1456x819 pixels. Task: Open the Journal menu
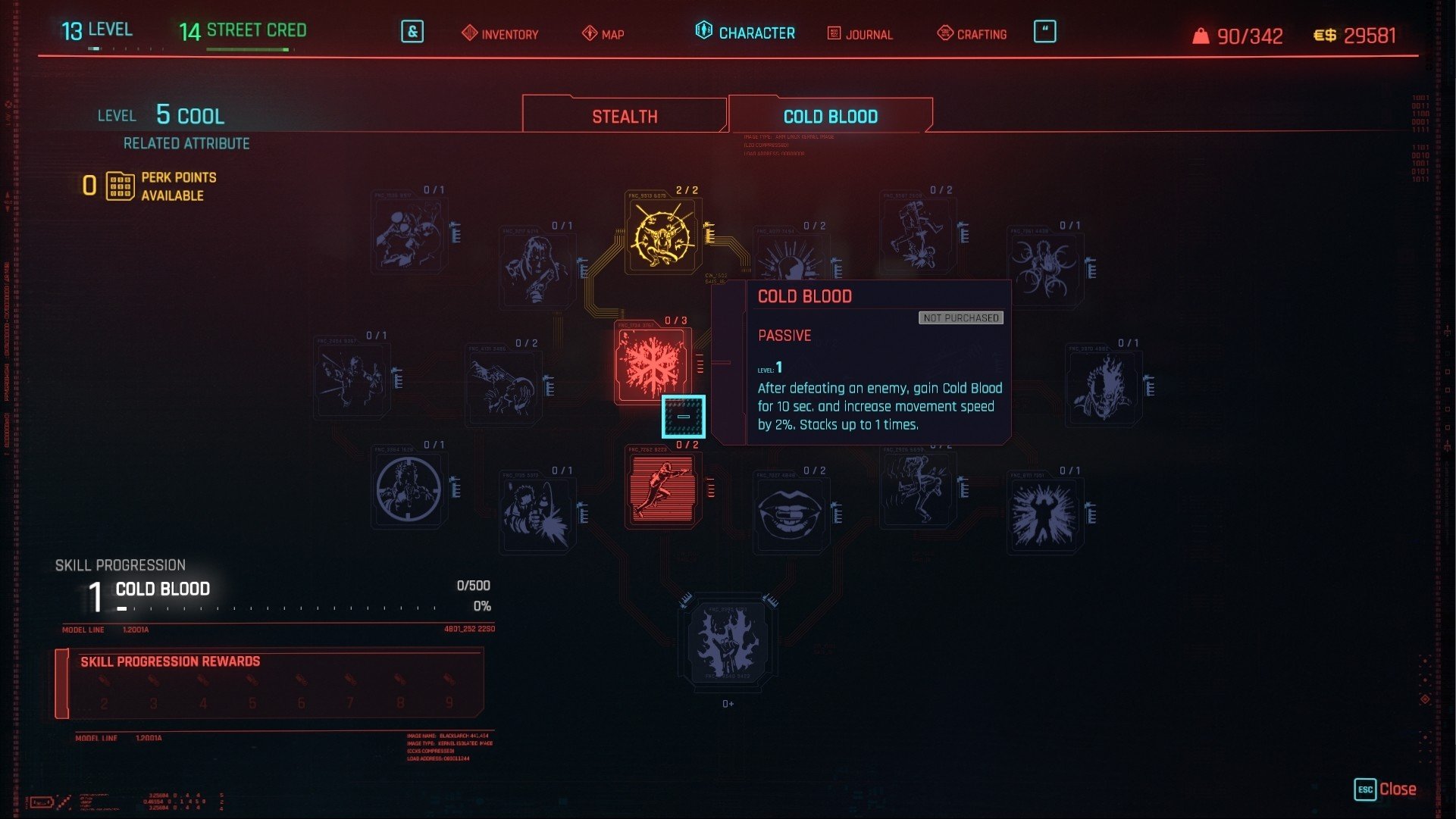(x=860, y=34)
